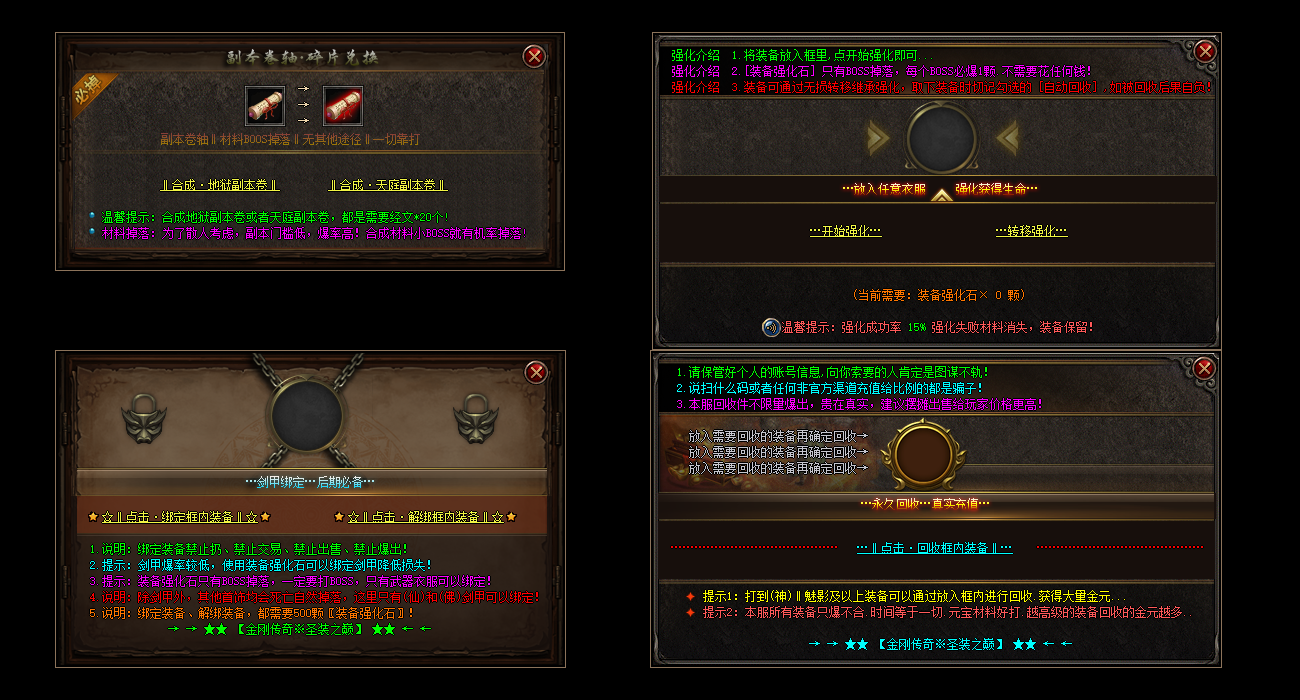1300x700 pixels.
Task: Choose 转移强化 to transfer enhancement
Action: pos(1031,231)
